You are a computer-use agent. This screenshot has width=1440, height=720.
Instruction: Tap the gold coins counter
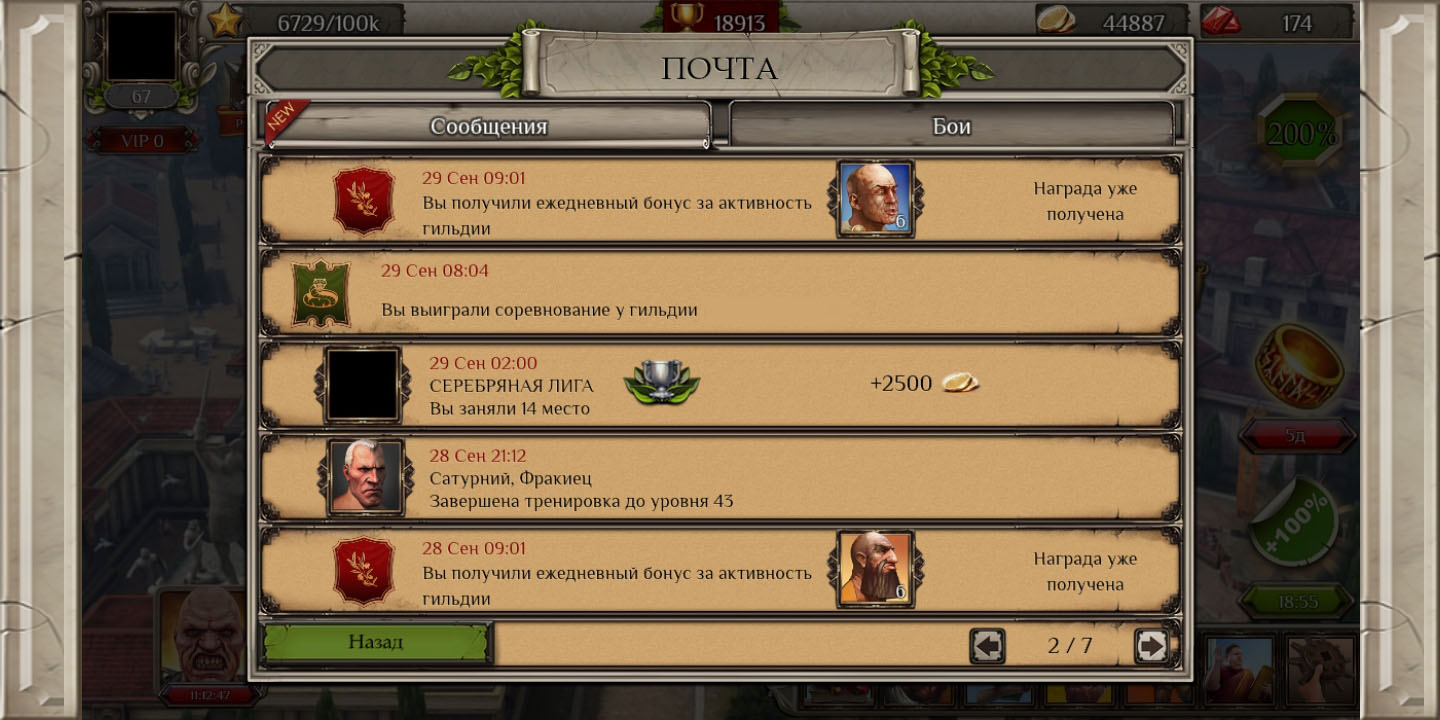point(1112,22)
